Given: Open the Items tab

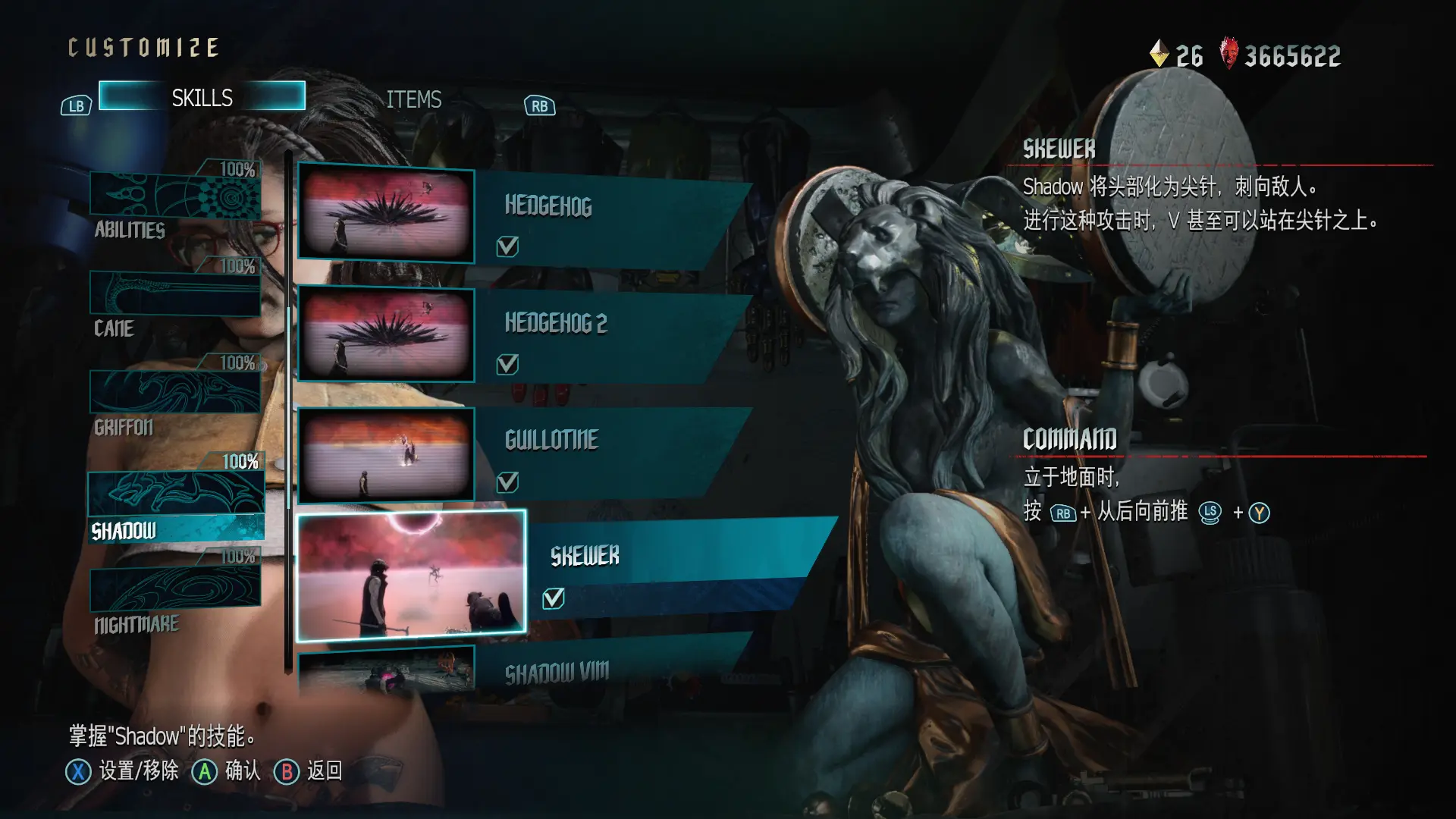Looking at the screenshot, I should coord(413,99).
